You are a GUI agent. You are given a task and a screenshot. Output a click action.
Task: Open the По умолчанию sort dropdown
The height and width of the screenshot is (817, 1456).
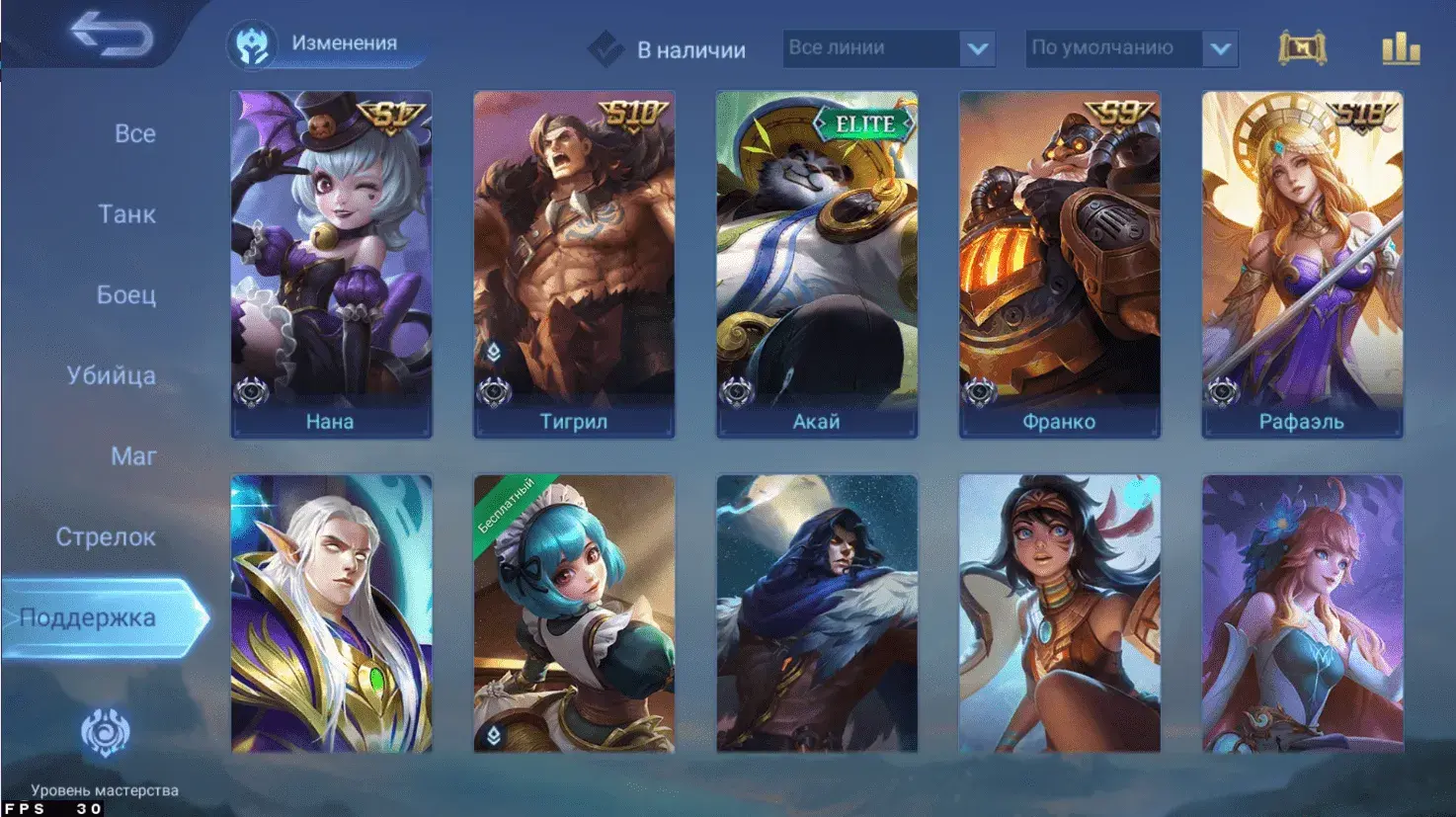click(x=1131, y=48)
